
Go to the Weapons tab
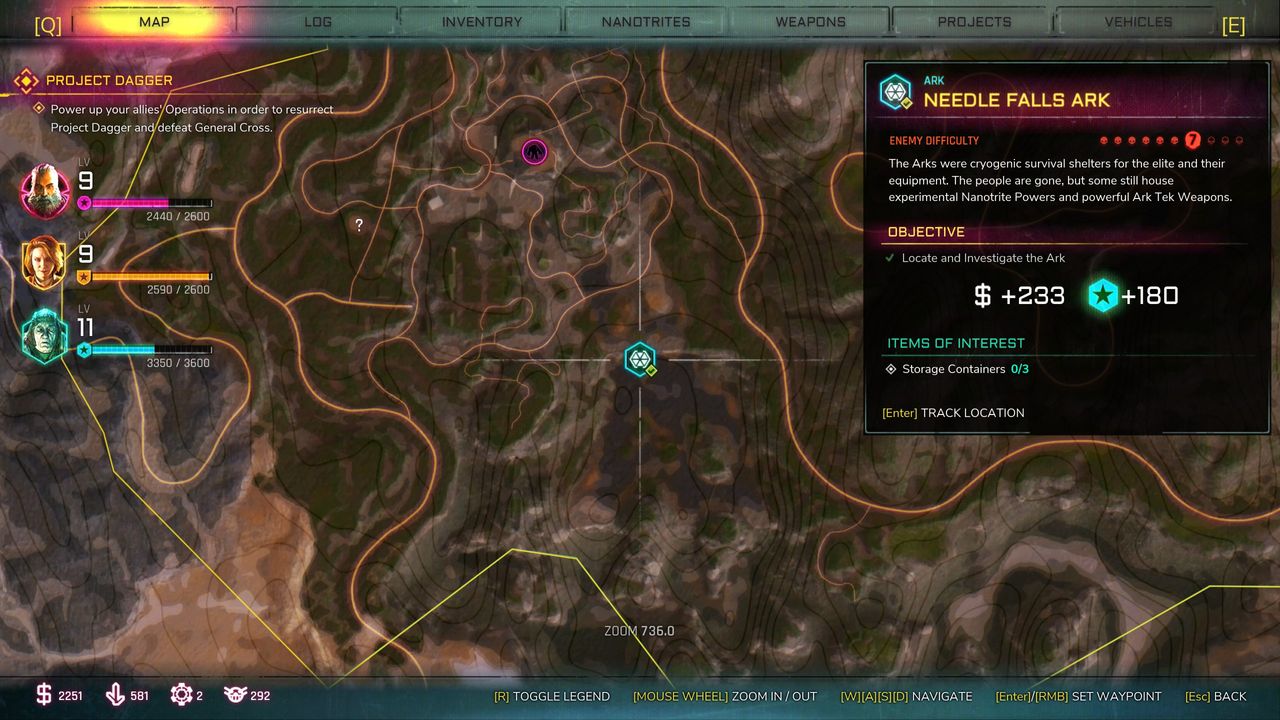[810, 21]
